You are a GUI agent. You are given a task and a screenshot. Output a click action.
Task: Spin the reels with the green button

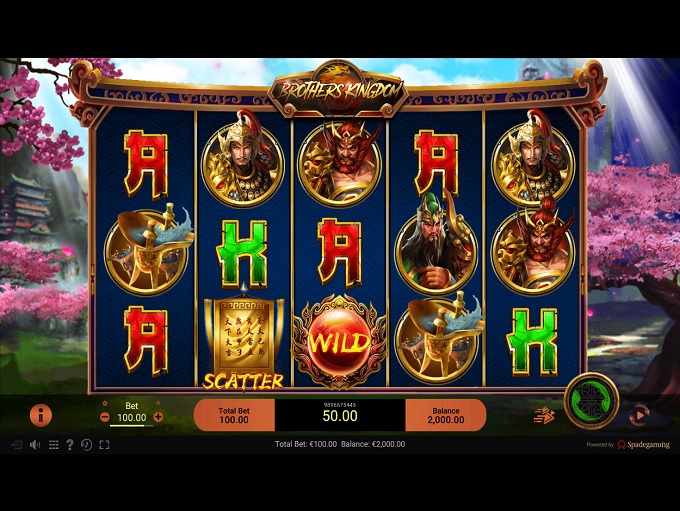coord(590,401)
